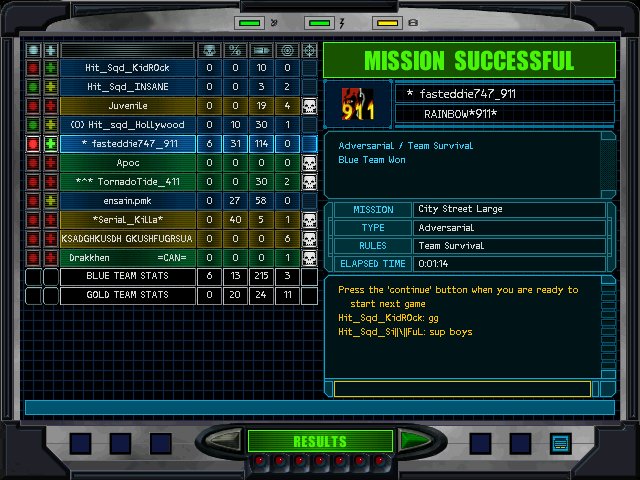Image resolution: width=640 pixels, height=480 pixels.
Task: Click the fasteddie747_911 911 player emblem
Action: pyautogui.click(x=358, y=104)
